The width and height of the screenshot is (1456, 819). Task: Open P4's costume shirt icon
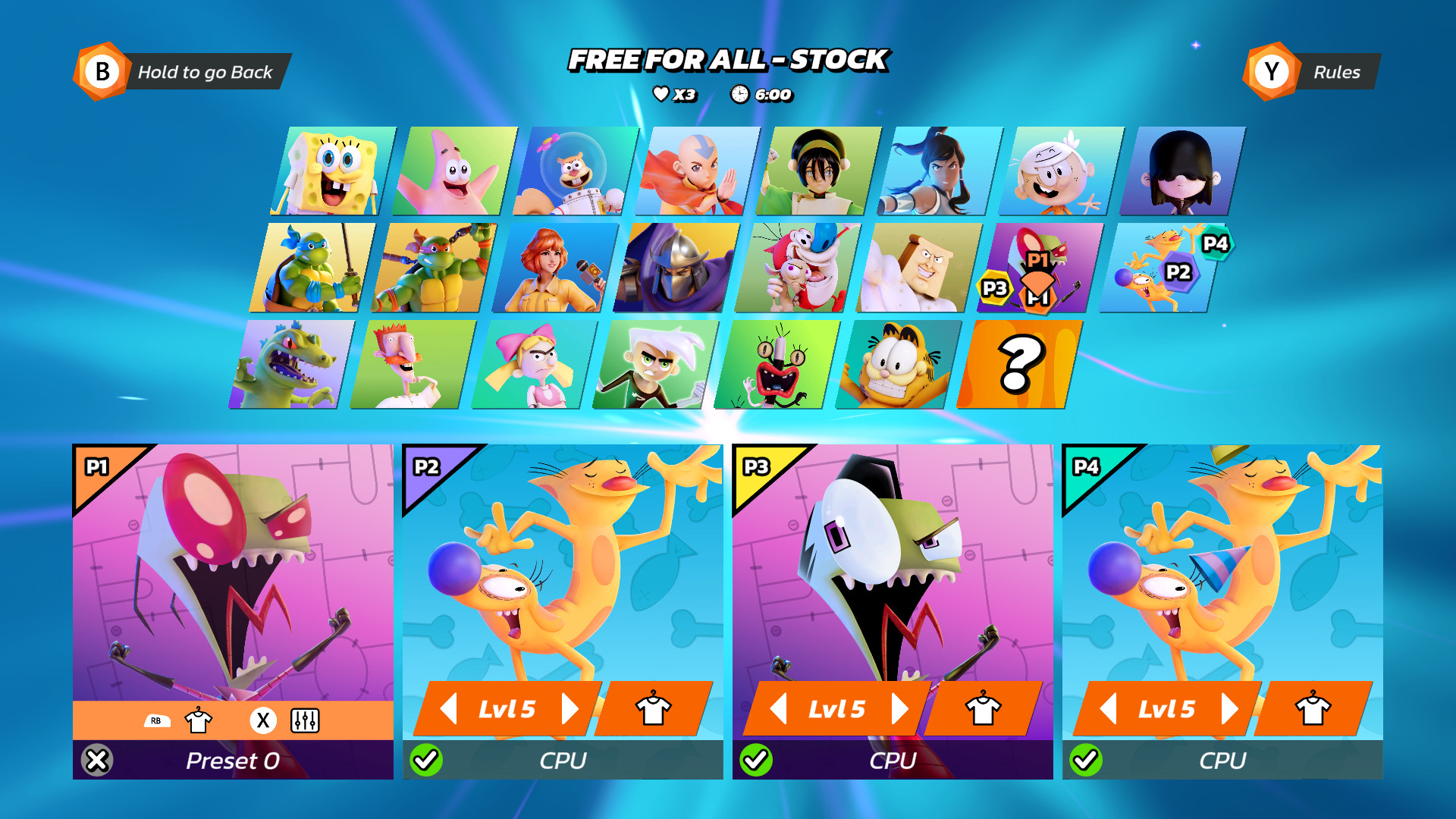[1311, 711]
